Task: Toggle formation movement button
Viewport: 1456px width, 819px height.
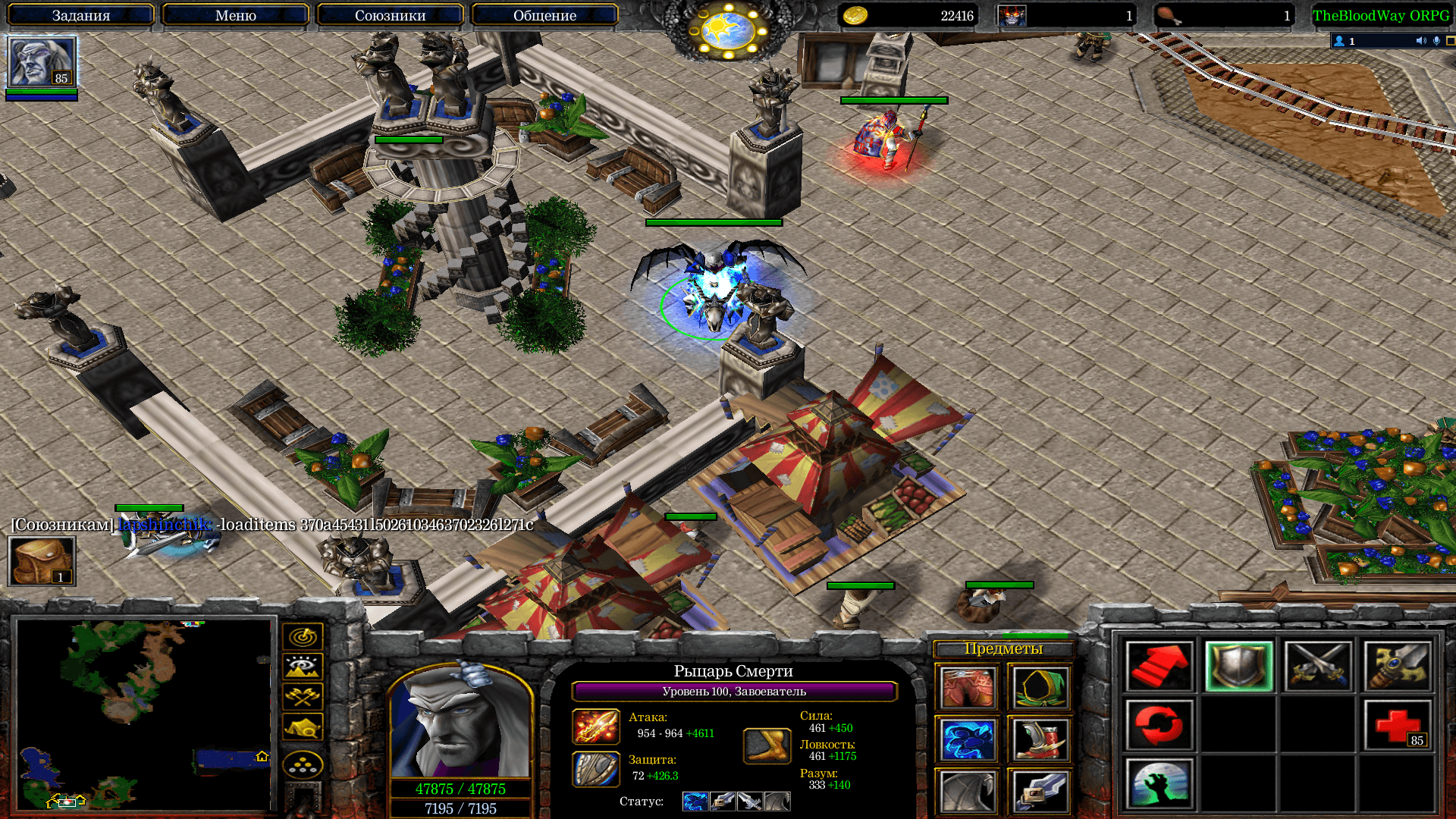Action: pyautogui.click(x=303, y=765)
